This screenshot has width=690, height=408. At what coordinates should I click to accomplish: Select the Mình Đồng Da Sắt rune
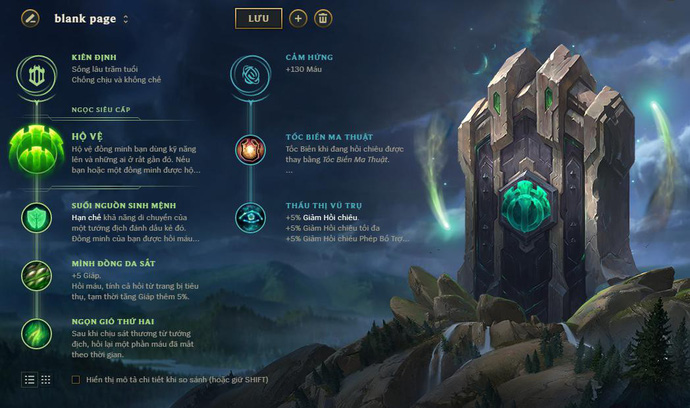(x=37, y=275)
